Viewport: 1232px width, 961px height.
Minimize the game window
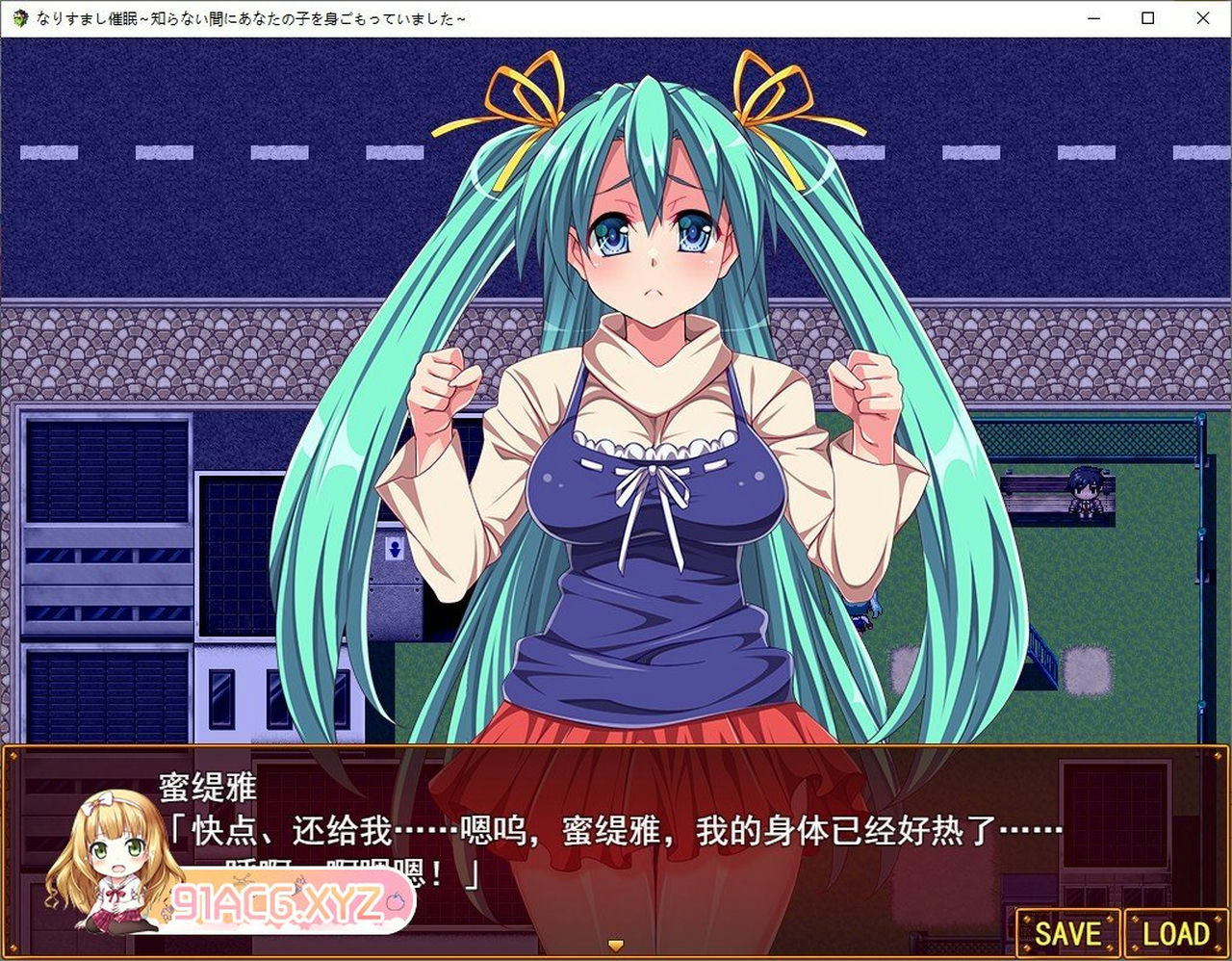click(1092, 17)
